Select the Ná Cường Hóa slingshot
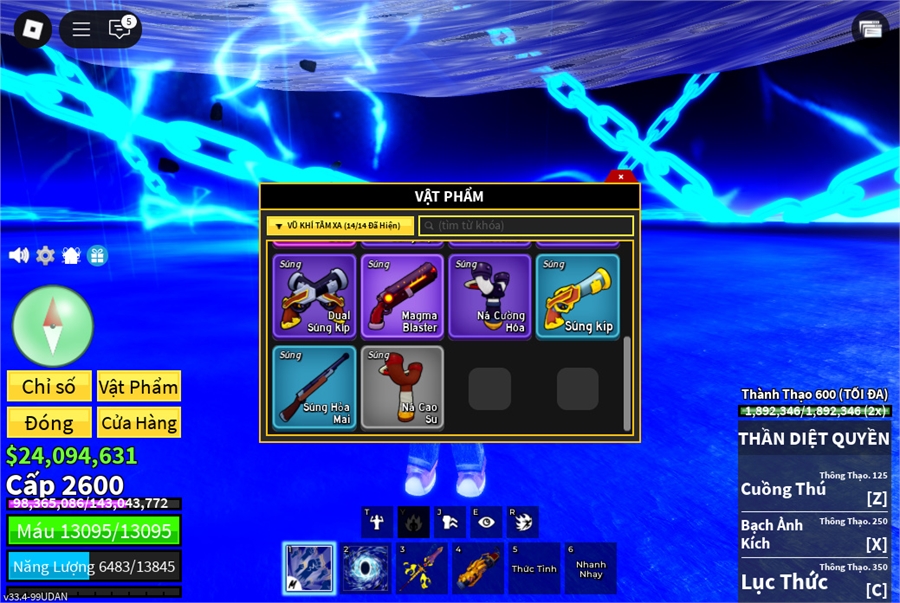Screen dimensions: 900x603 490,296
